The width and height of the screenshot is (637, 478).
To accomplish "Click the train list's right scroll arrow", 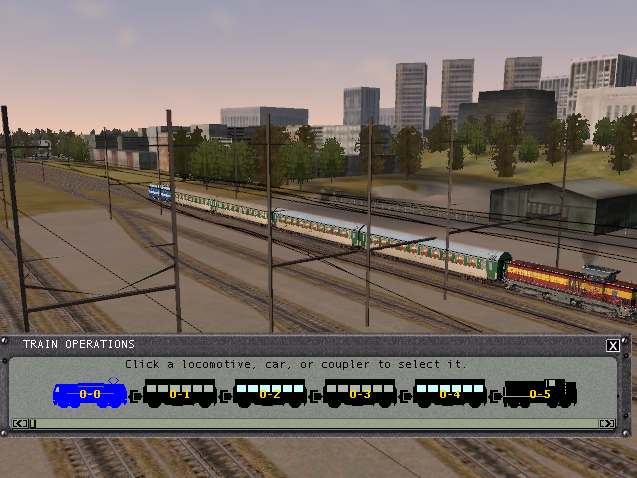I will click(x=605, y=424).
